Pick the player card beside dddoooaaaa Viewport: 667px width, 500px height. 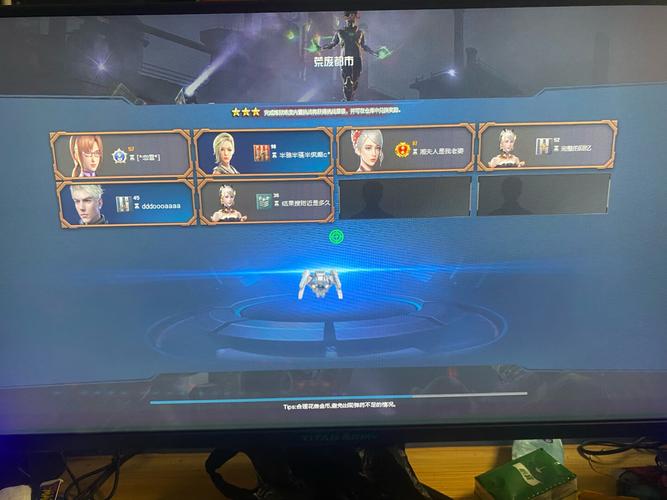pyautogui.click(x=265, y=200)
